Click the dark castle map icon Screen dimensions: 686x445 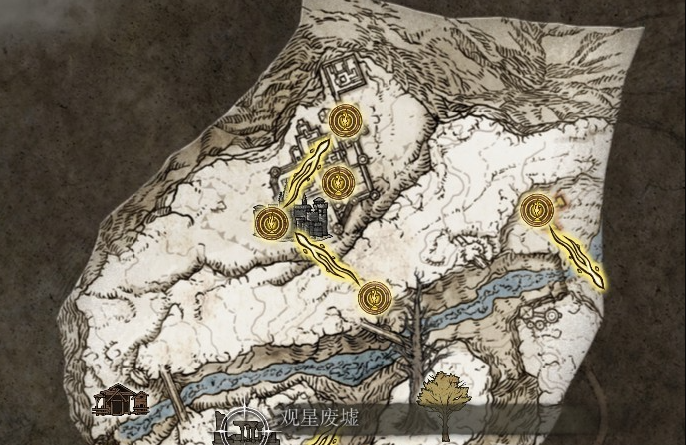[314, 215]
